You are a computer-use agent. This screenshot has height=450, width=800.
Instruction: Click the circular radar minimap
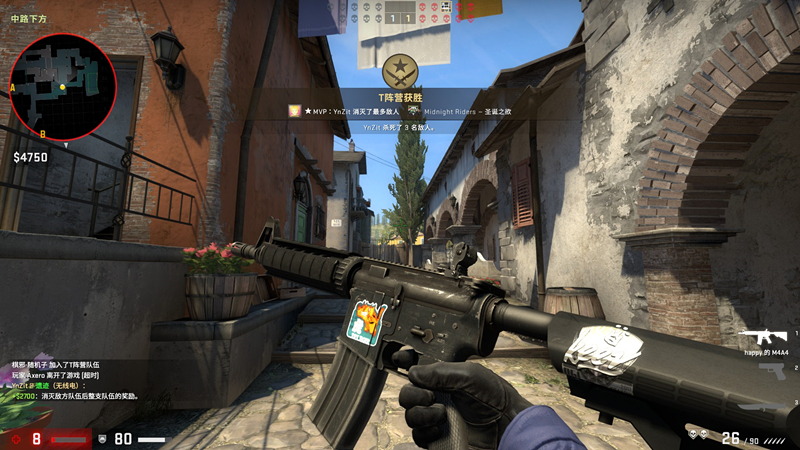(x=63, y=87)
